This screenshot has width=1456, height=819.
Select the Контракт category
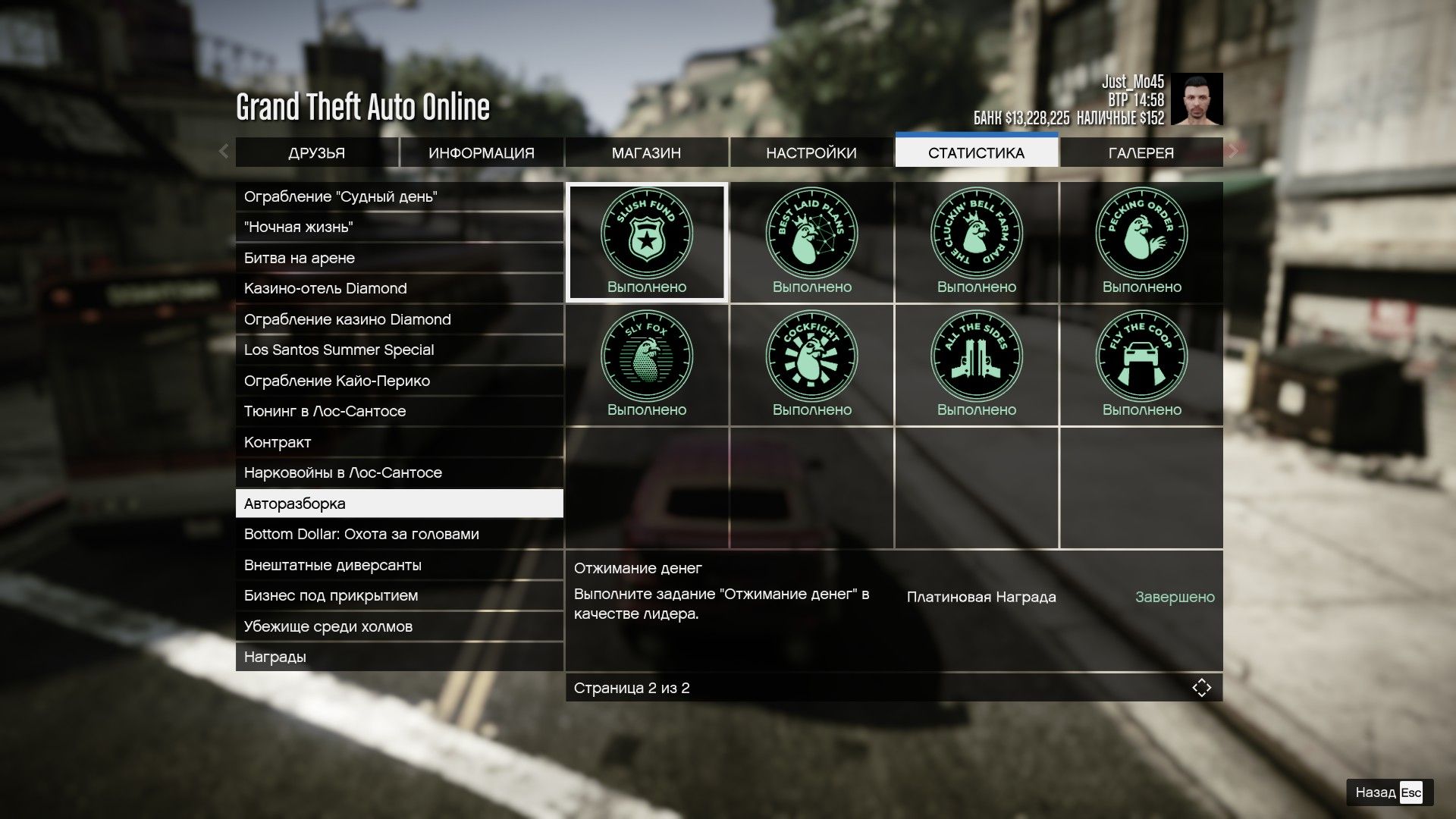(x=399, y=442)
